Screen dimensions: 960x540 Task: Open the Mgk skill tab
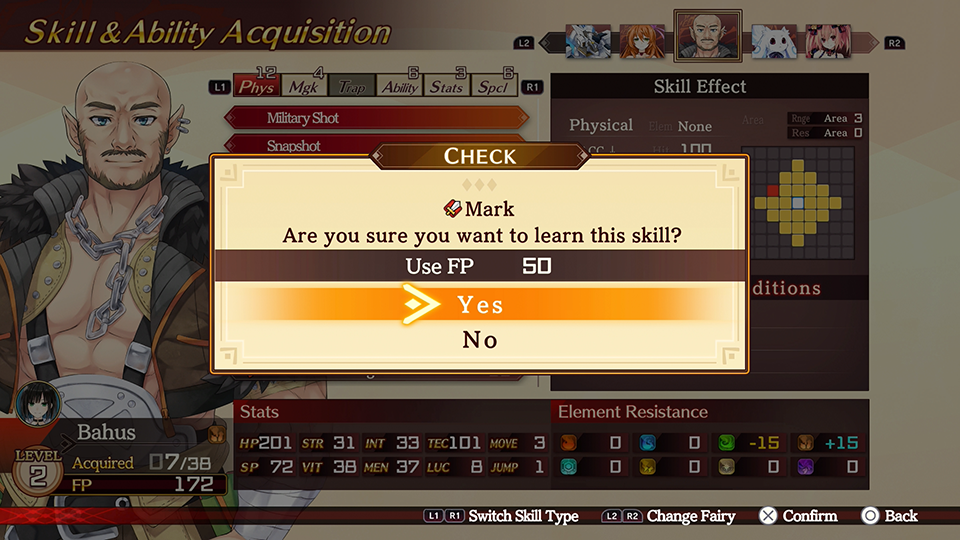point(303,87)
